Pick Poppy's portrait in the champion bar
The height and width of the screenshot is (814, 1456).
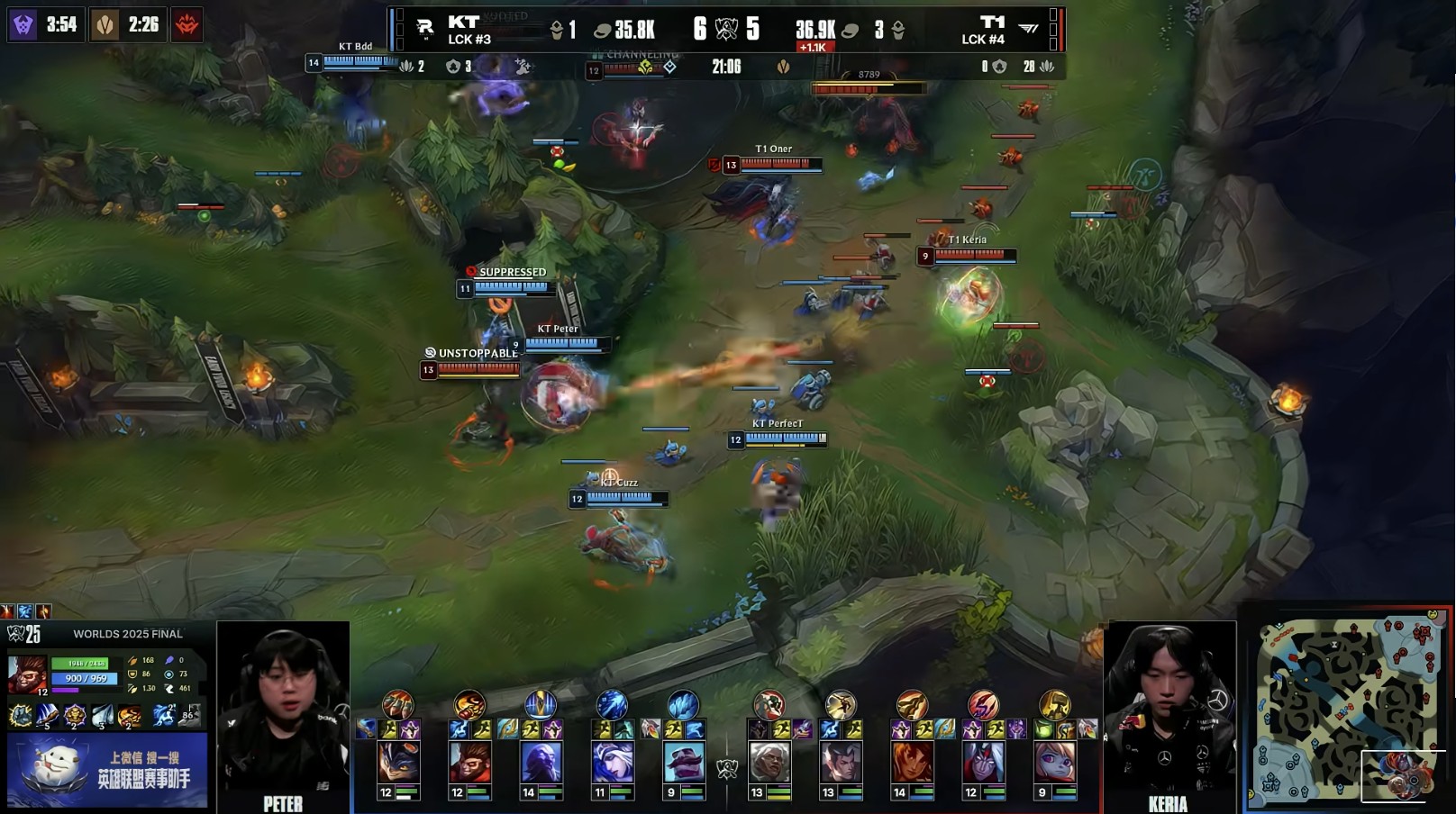pyautogui.click(x=1055, y=762)
